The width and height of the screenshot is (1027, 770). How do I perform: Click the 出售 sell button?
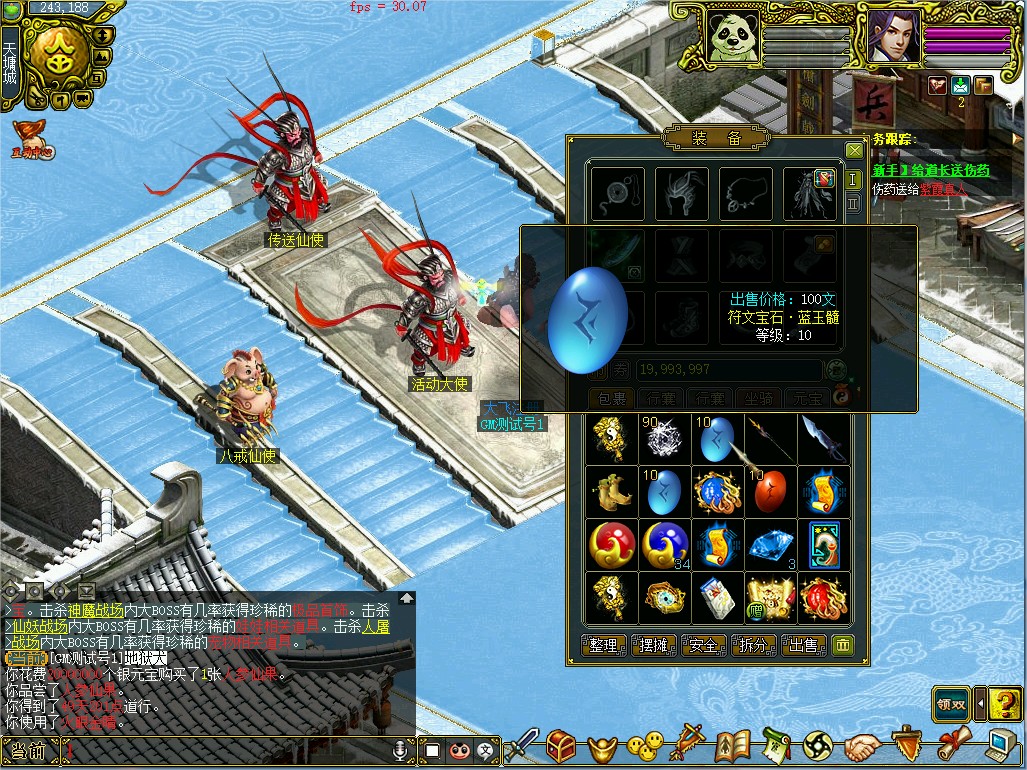click(x=804, y=645)
